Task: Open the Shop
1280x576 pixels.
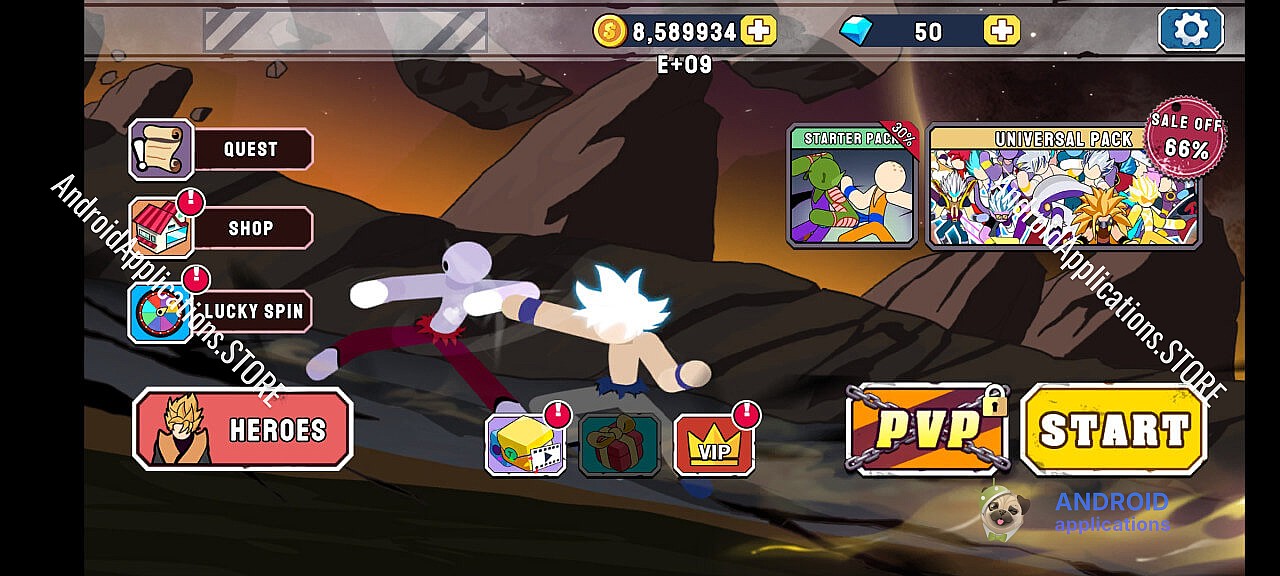Action: (x=222, y=228)
